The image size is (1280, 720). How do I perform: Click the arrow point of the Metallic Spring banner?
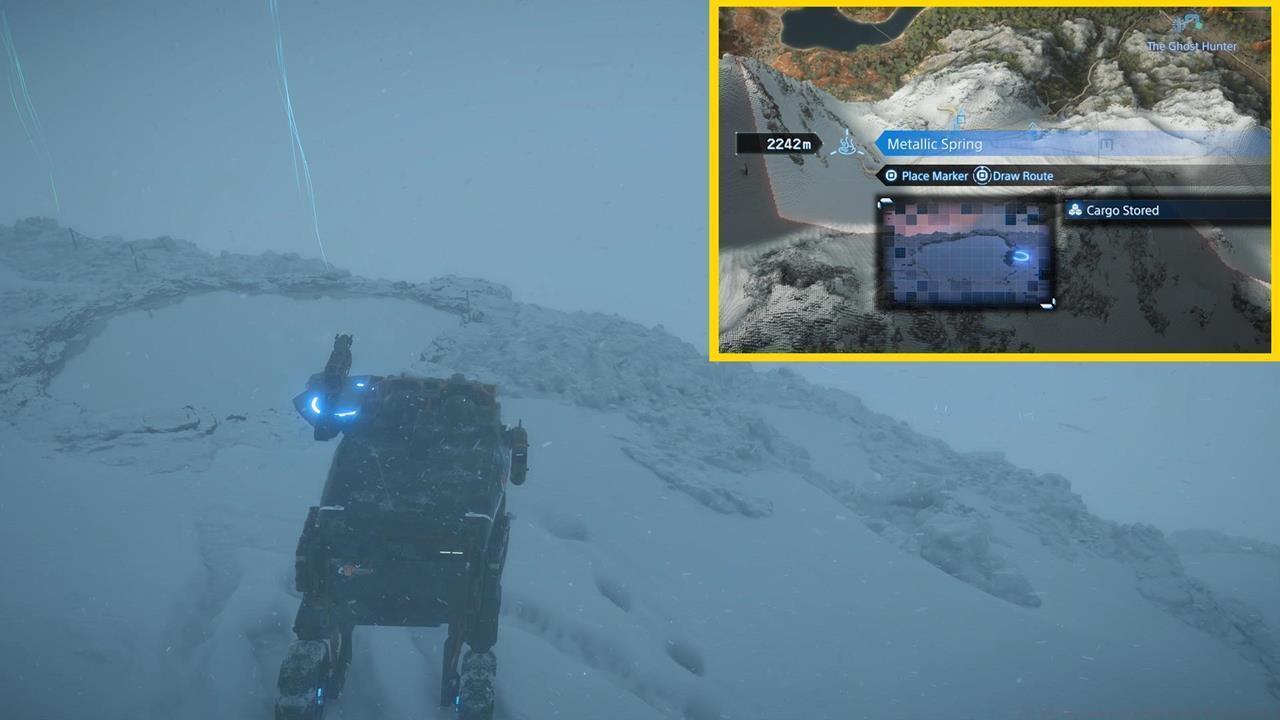[x=877, y=143]
